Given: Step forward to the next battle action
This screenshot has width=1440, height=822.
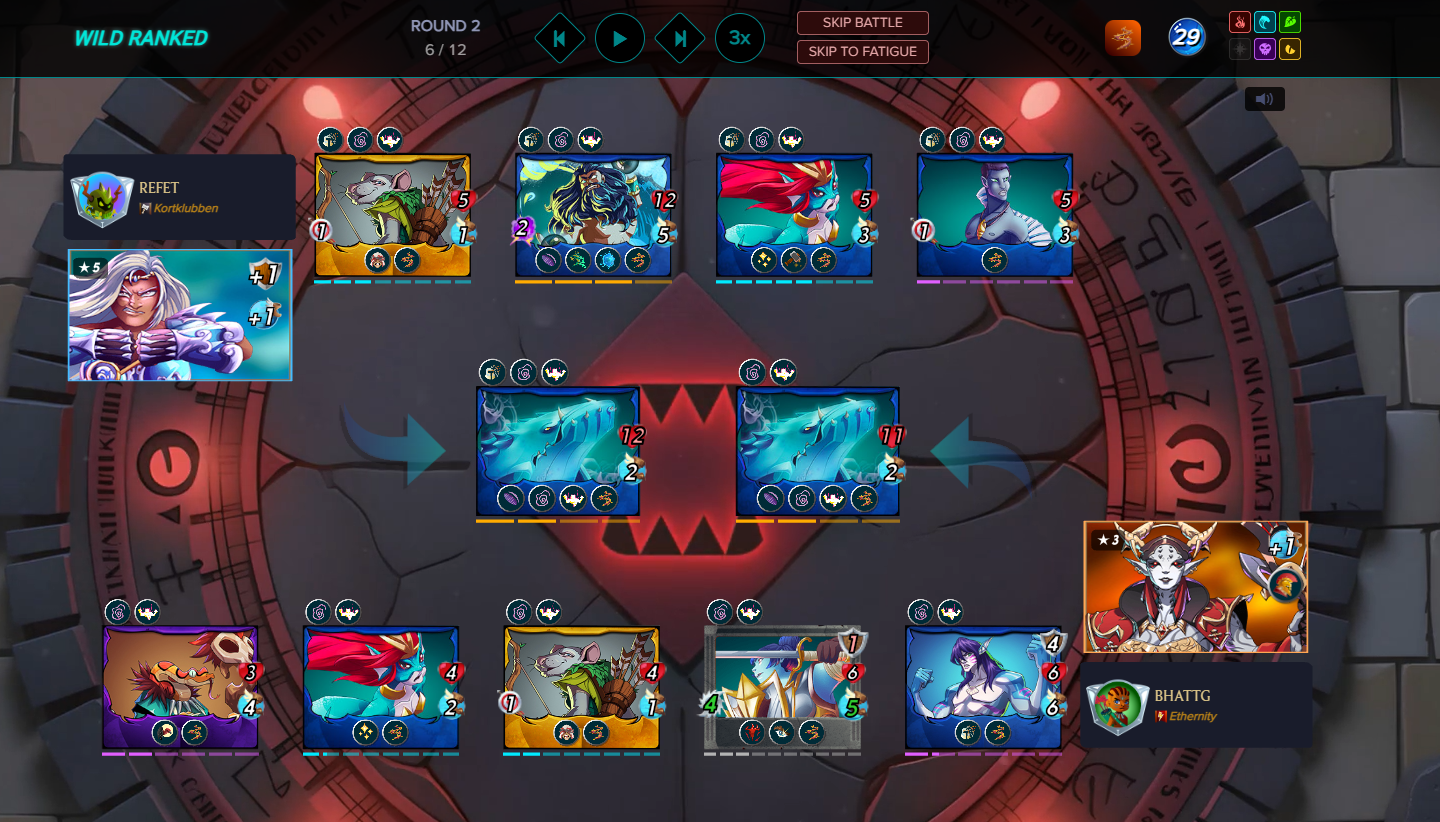Looking at the screenshot, I should 680,39.
